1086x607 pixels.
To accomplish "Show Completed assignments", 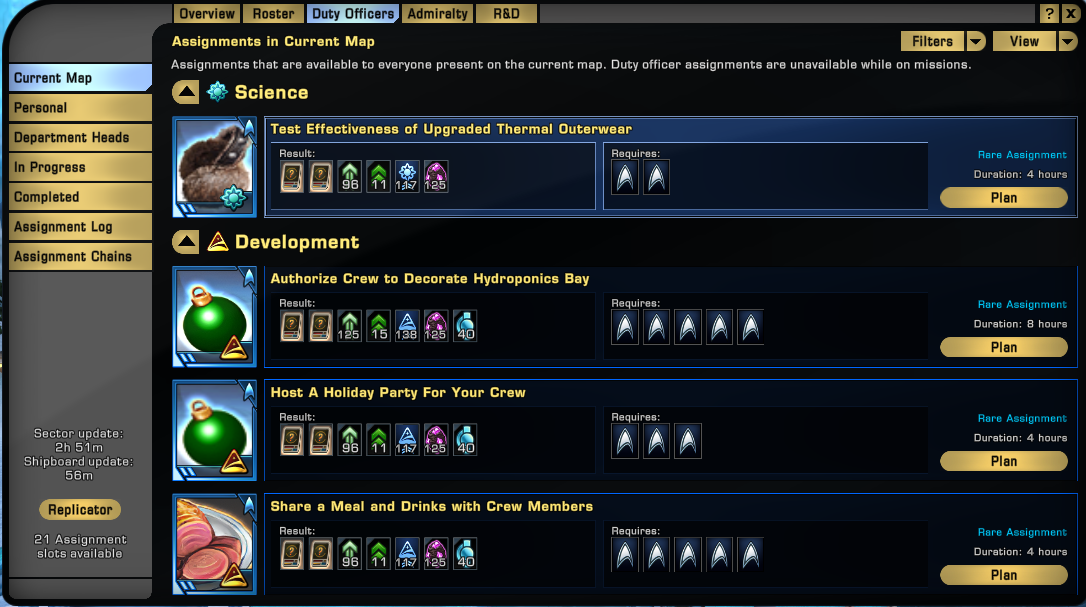I will pyautogui.click(x=80, y=197).
